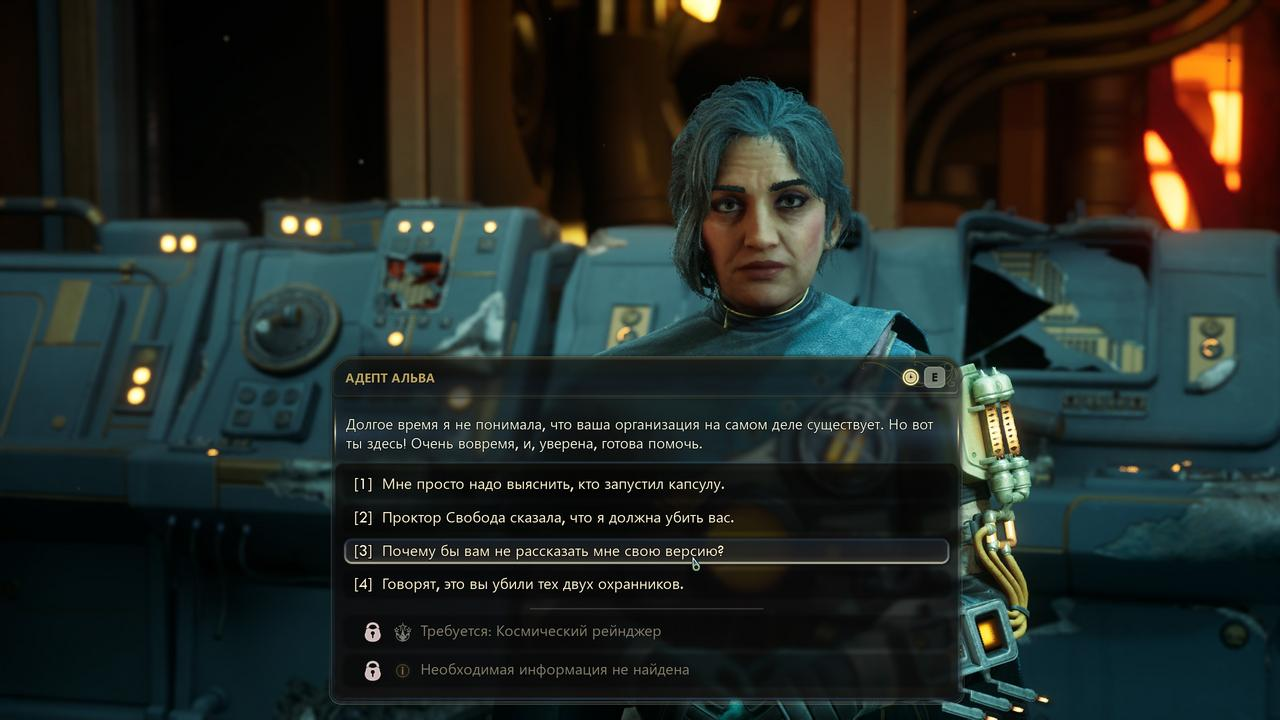Choose reply 4 about the two guards
The height and width of the screenshot is (720, 1280).
[532, 584]
